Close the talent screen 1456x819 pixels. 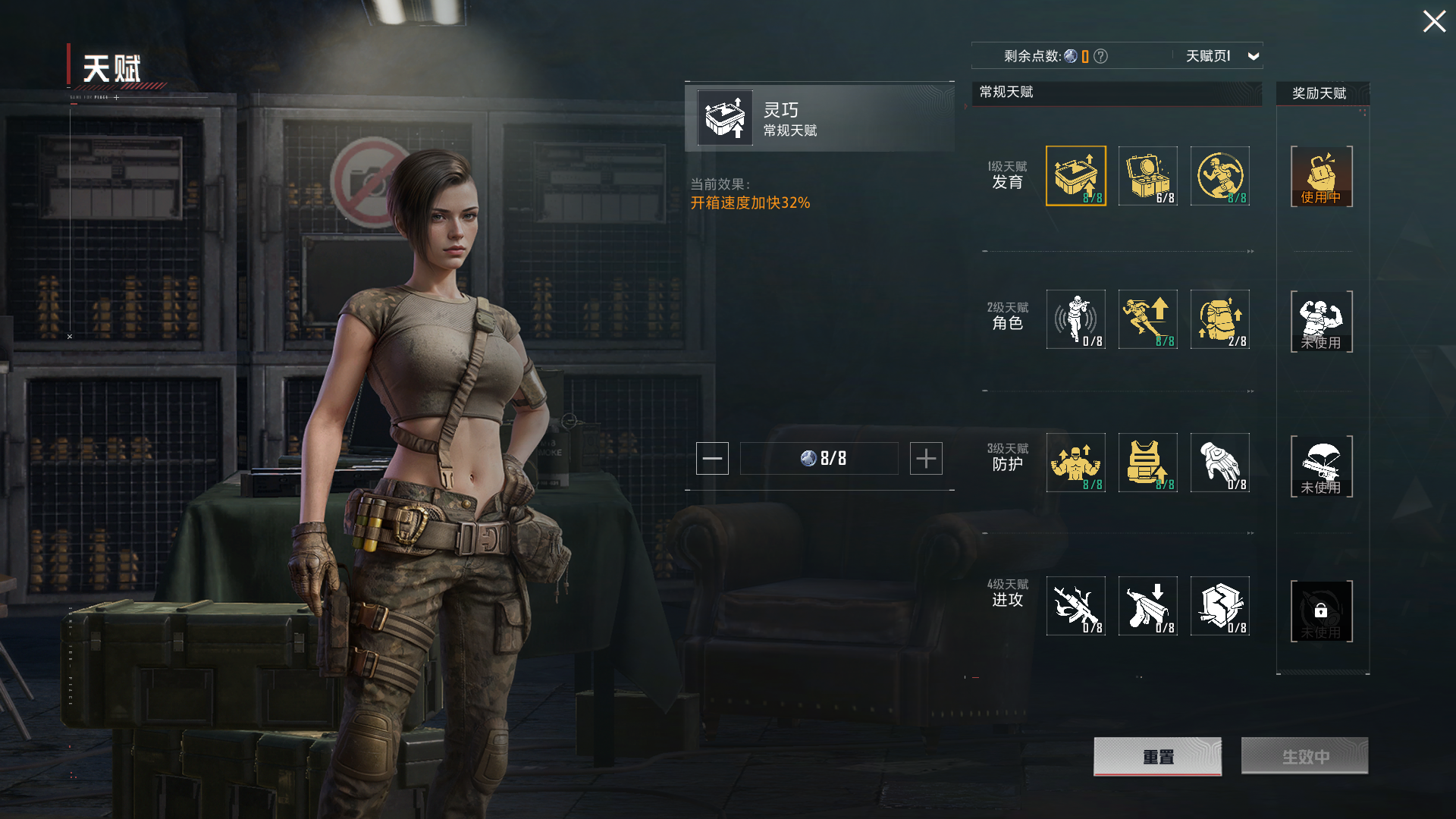coord(1433,21)
